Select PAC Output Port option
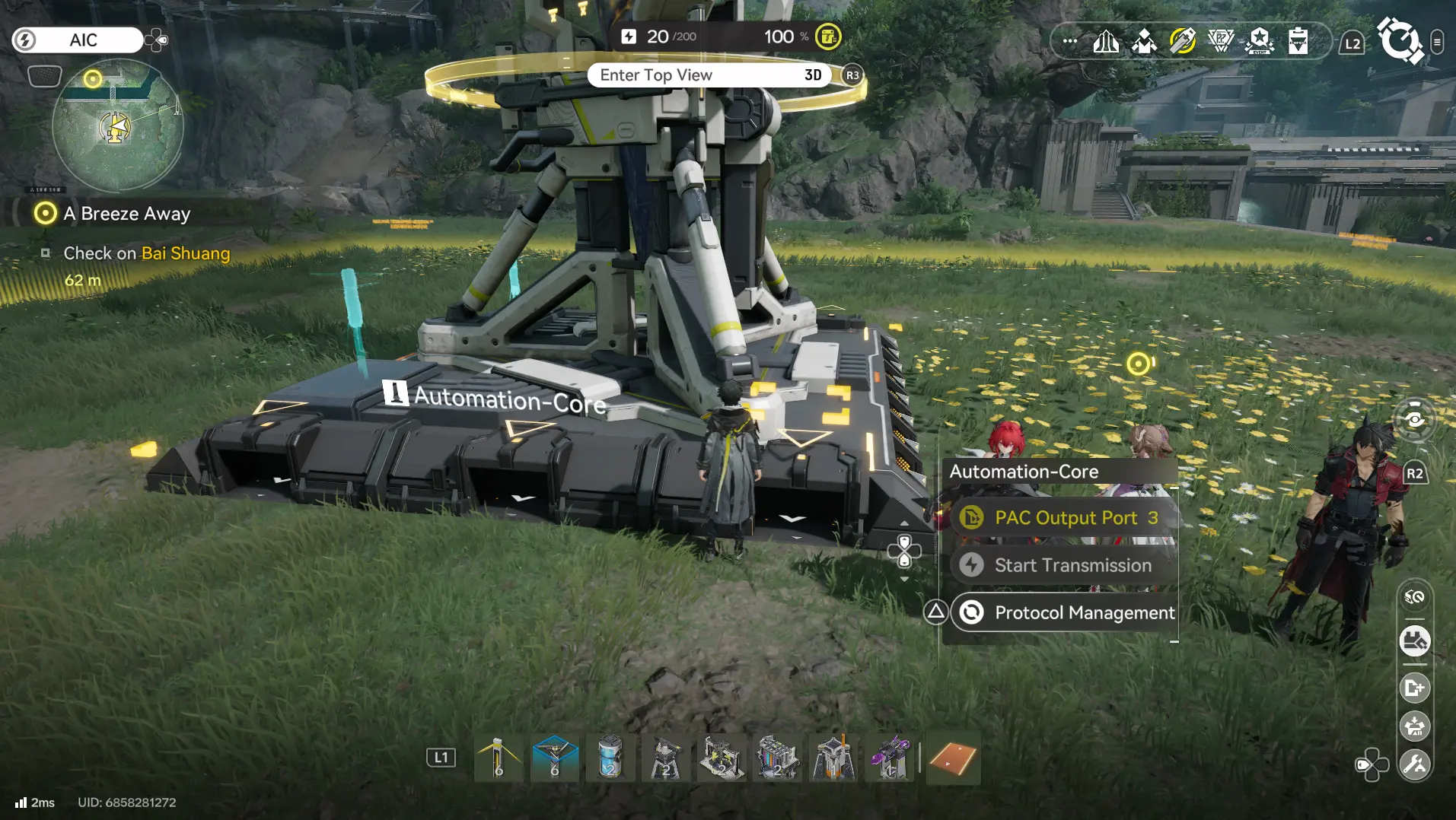Screen dimensions: 1456x820 [x=1064, y=518]
